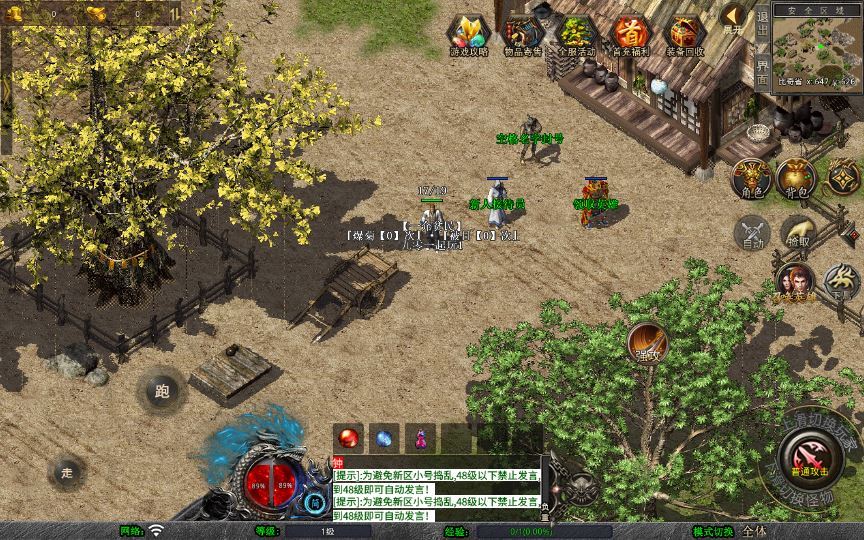Open the 背包 backpack inventory
Screen dimensions: 864x540
[796, 179]
